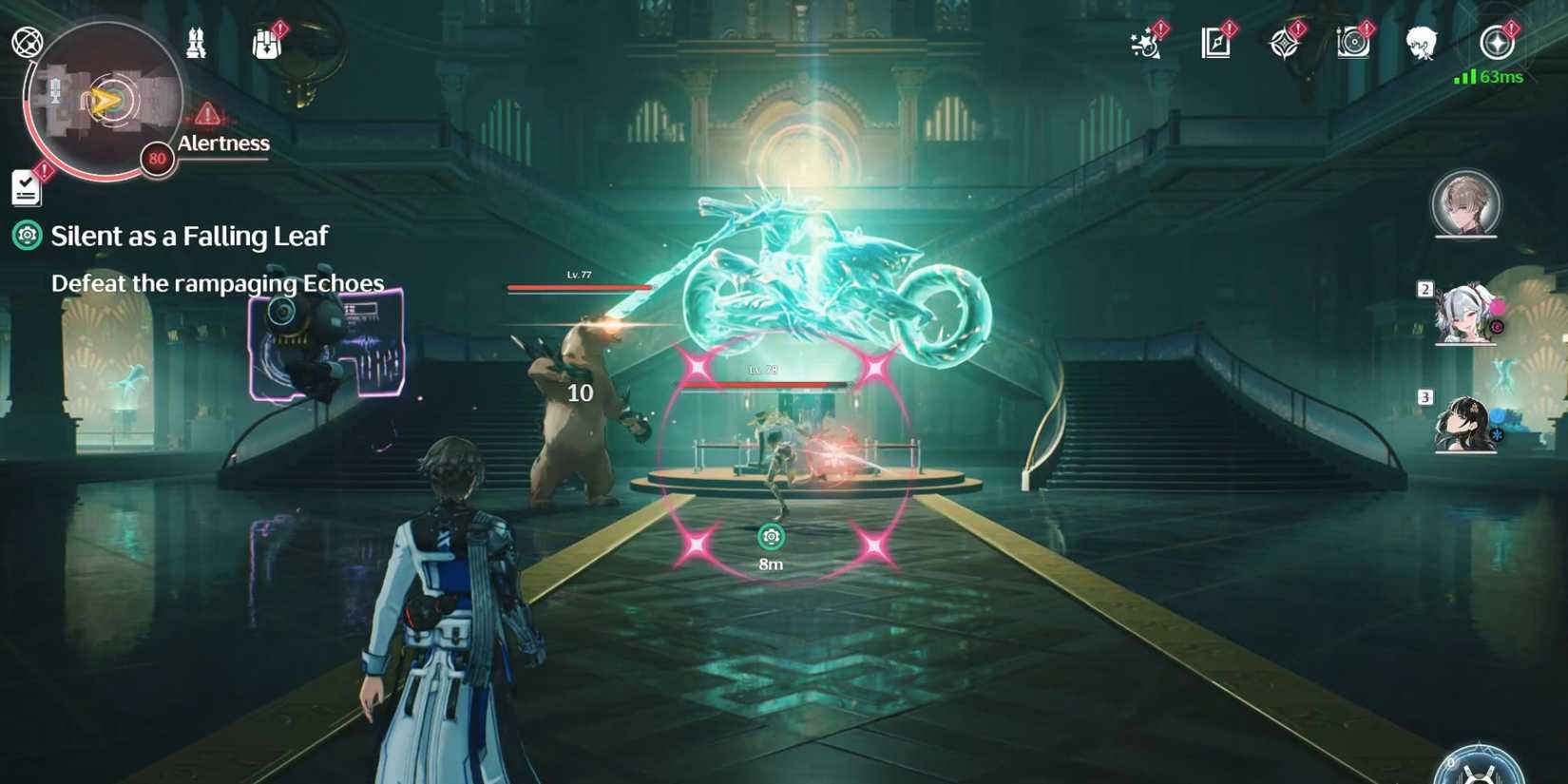This screenshot has height=784, width=1568.
Task: Click the 'Defeat the rampaging Echoes' objective text
Action: 217,283
